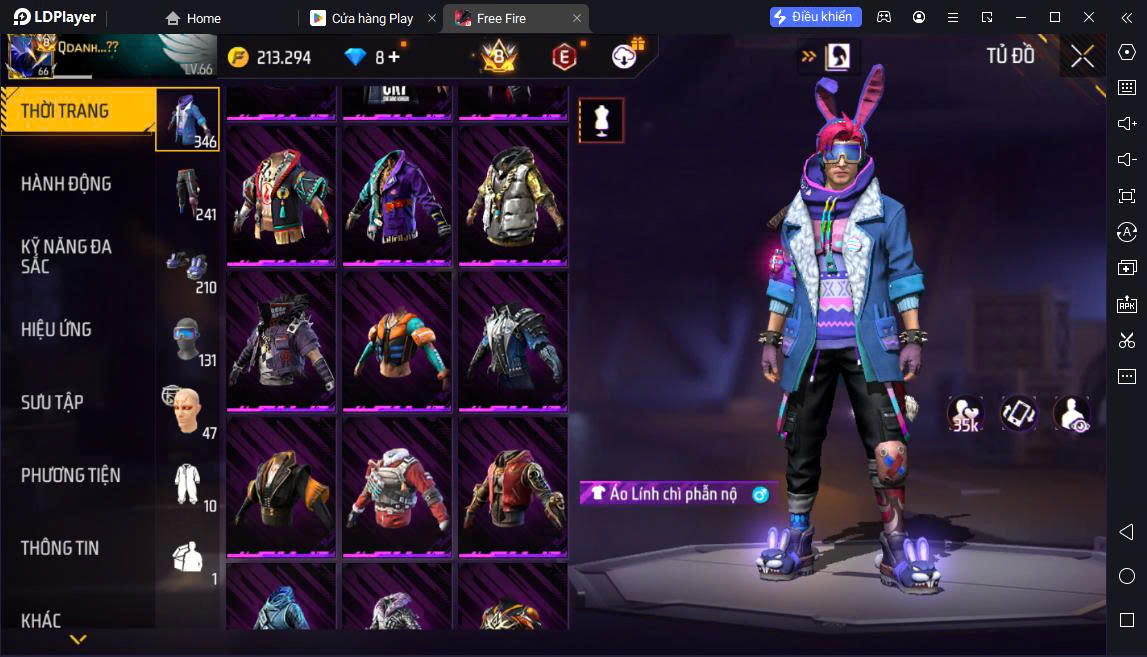Switch to the Cửa hàng Play tab
This screenshot has width=1147, height=657.
tap(372, 18)
